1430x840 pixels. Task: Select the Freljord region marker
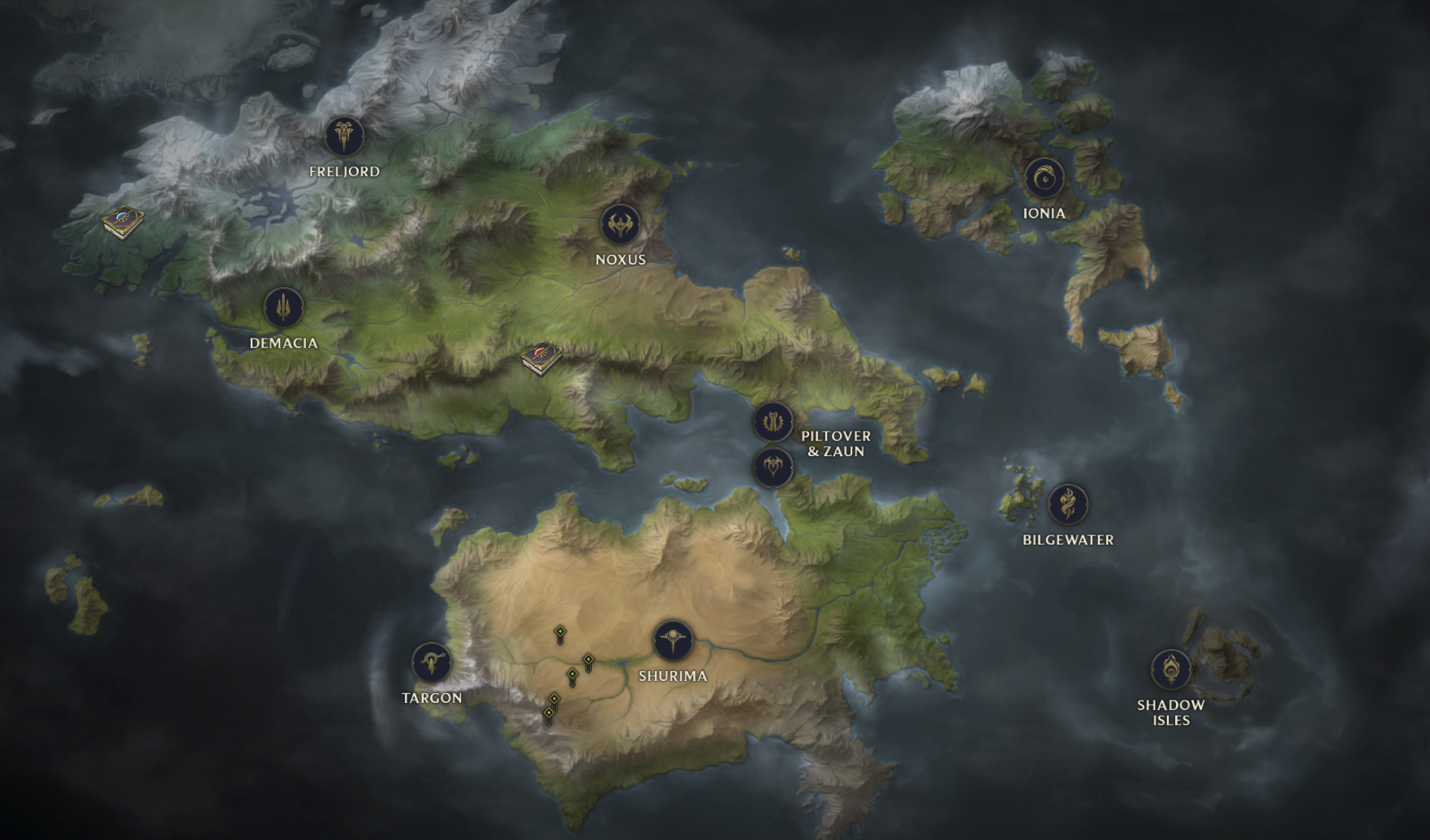344,136
